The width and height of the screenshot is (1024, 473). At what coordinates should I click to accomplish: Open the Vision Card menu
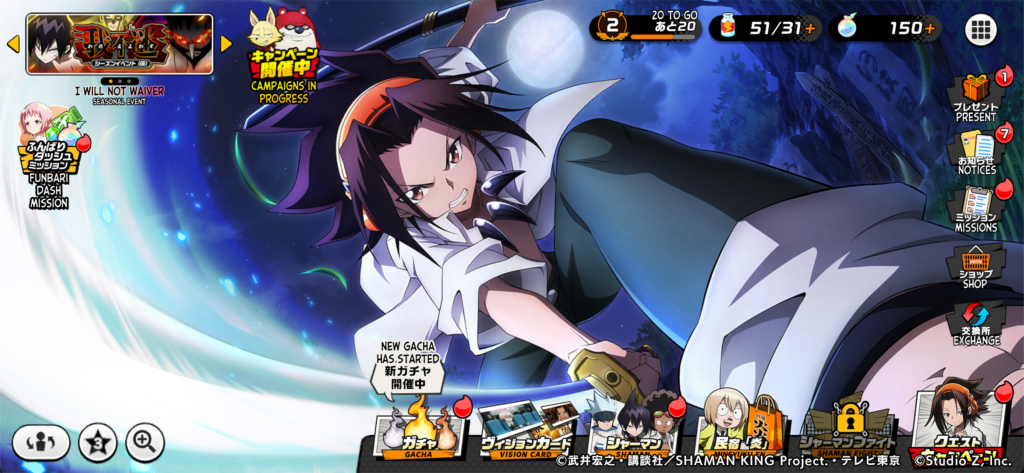click(x=526, y=427)
